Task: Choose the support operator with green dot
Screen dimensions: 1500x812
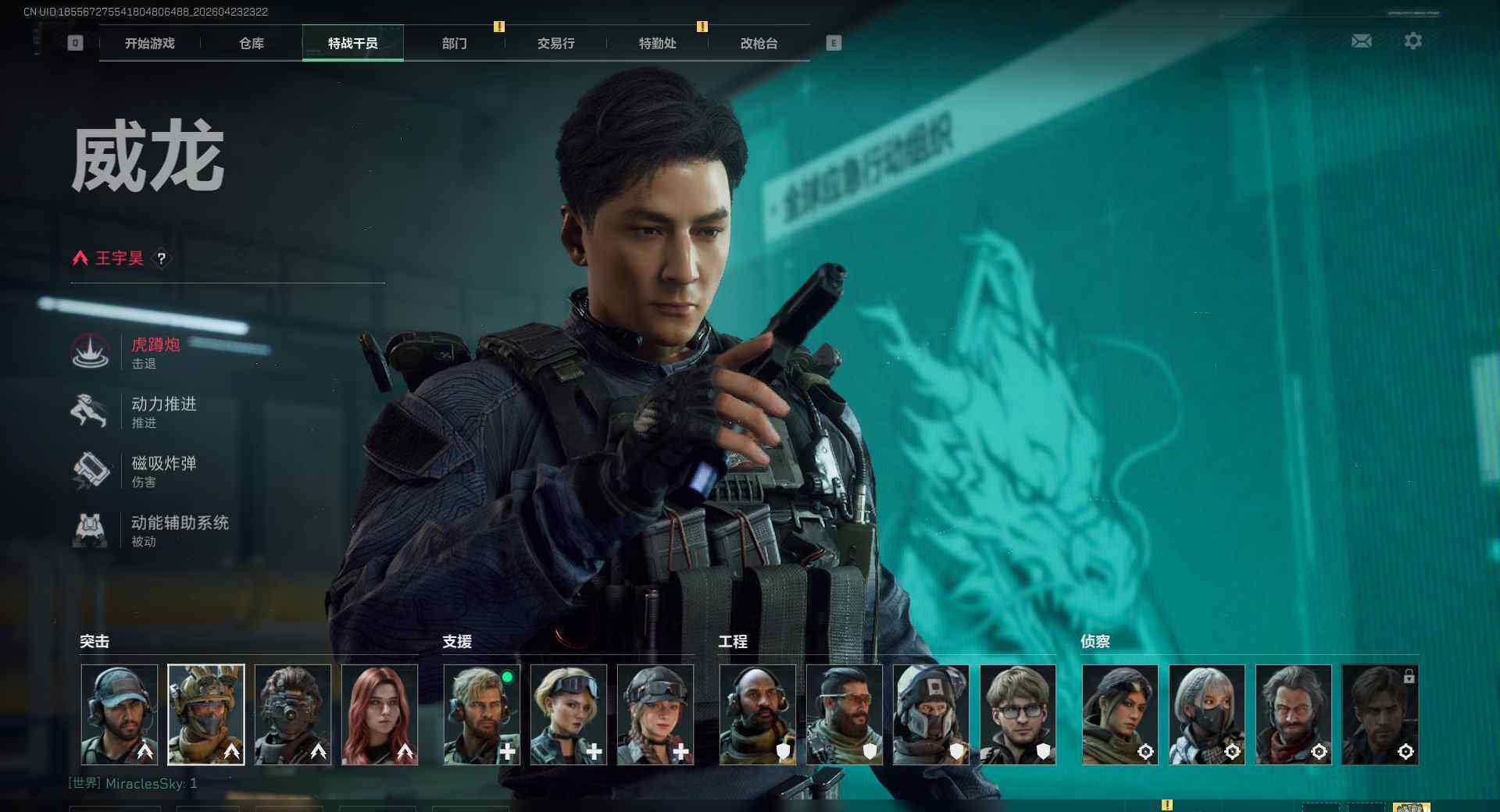Action: (x=482, y=714)
